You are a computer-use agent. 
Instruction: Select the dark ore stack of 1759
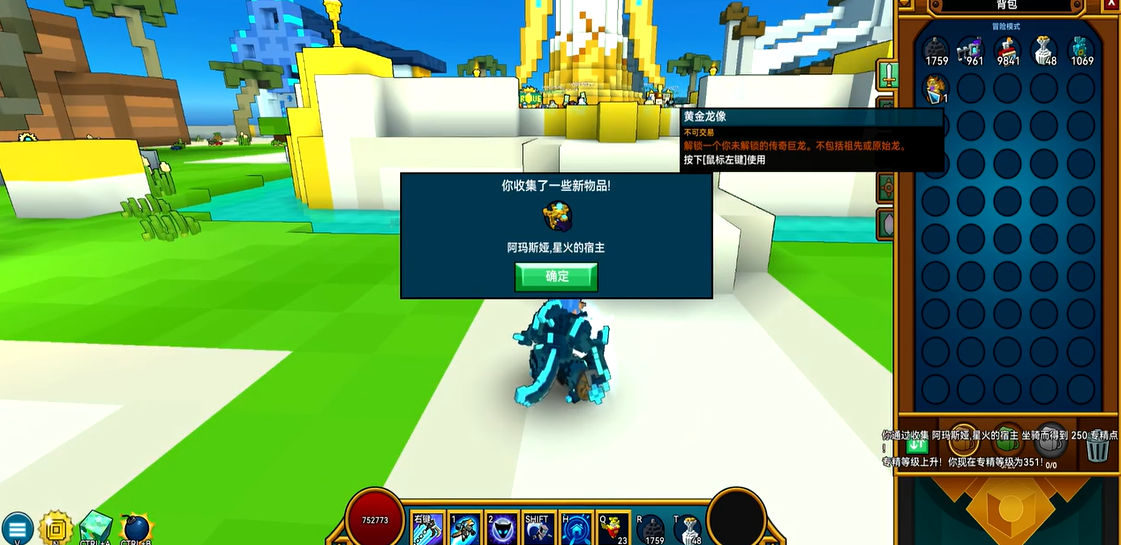pos(936,48)
